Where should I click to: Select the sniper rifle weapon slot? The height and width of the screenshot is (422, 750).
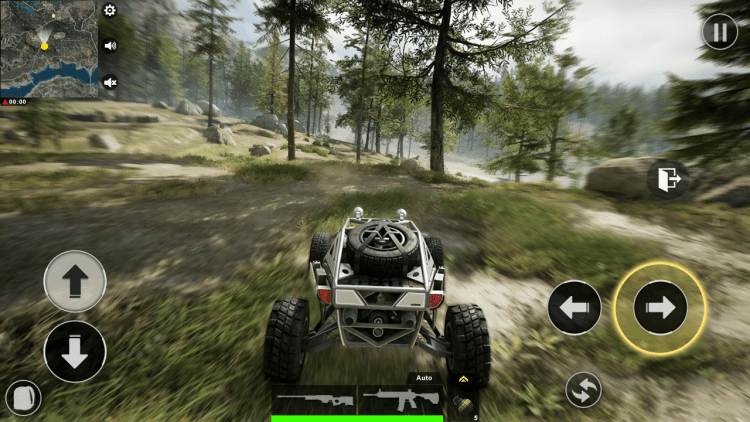coord(314,400)
